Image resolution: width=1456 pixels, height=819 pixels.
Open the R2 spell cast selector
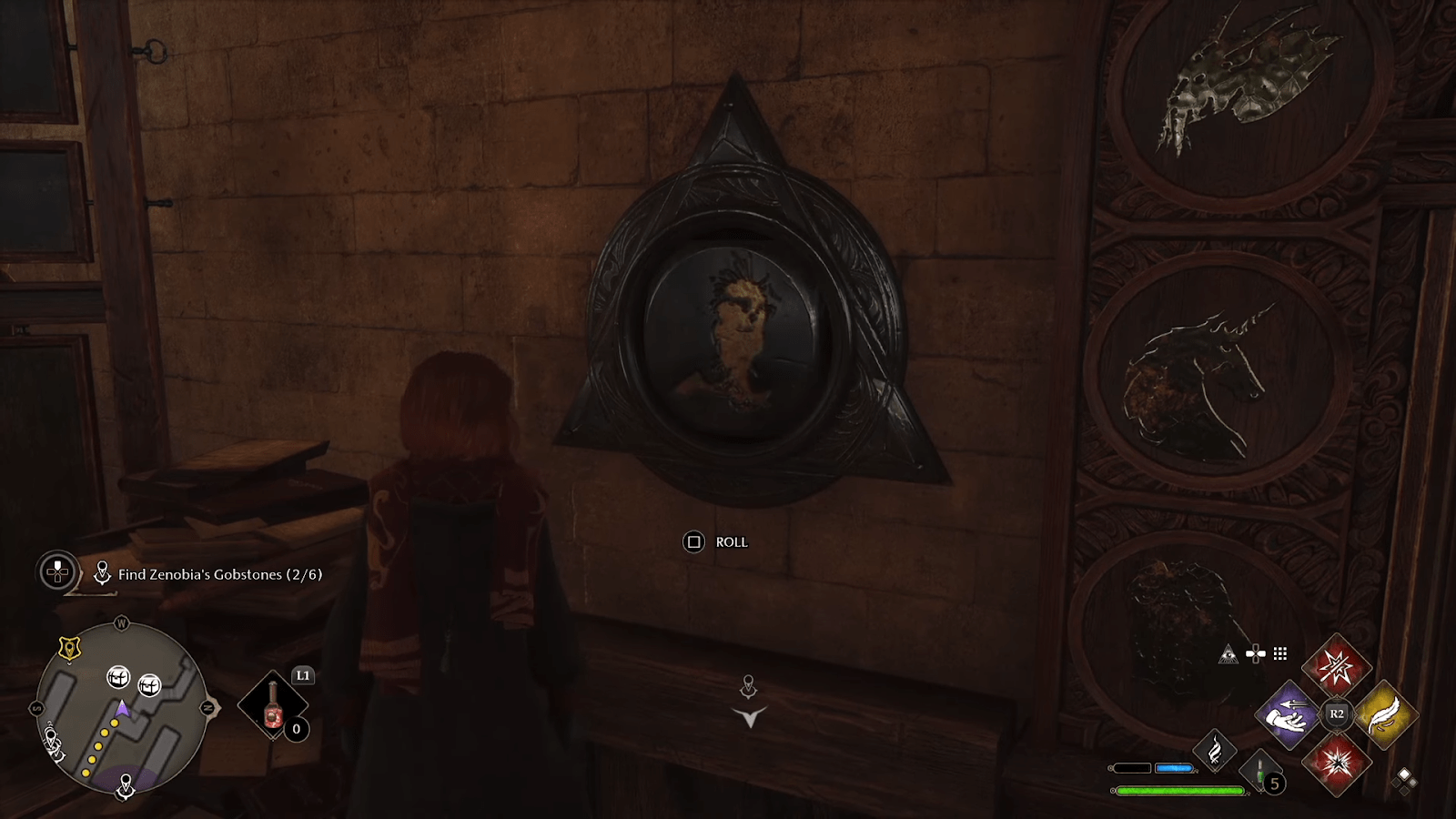point(1337,713)
